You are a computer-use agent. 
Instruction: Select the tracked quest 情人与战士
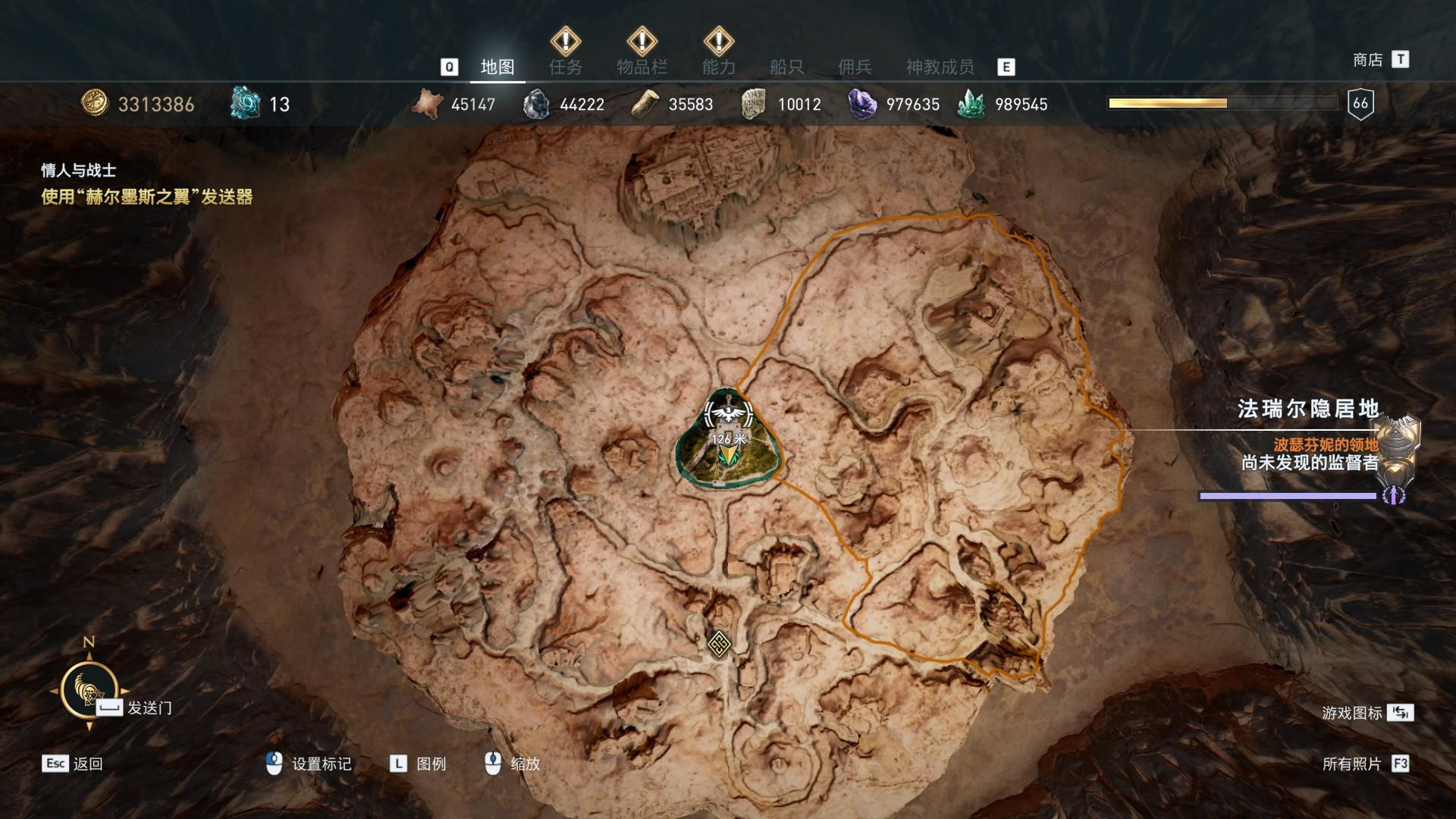(x=79, y=171)
